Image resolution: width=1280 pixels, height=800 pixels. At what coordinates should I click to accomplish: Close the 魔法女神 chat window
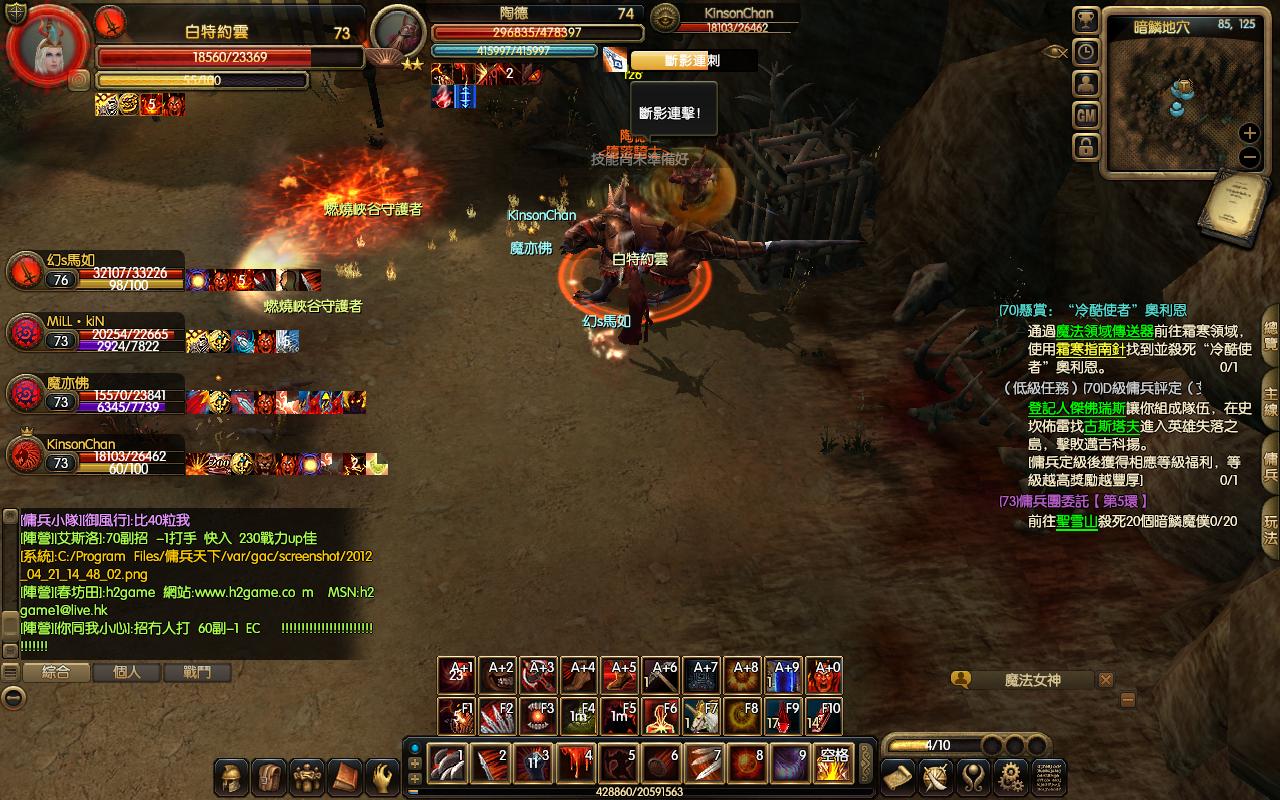(x=1105, y=680)
